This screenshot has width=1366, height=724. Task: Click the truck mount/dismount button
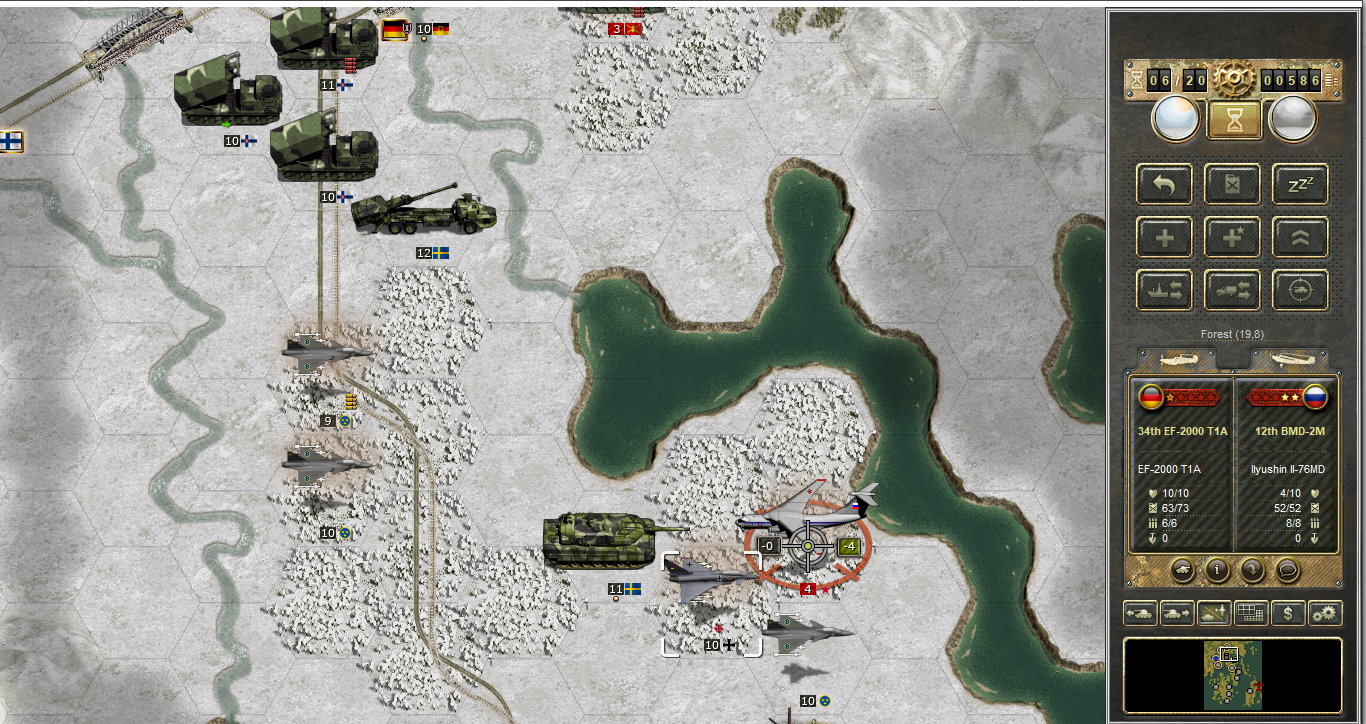[1232, 290]
